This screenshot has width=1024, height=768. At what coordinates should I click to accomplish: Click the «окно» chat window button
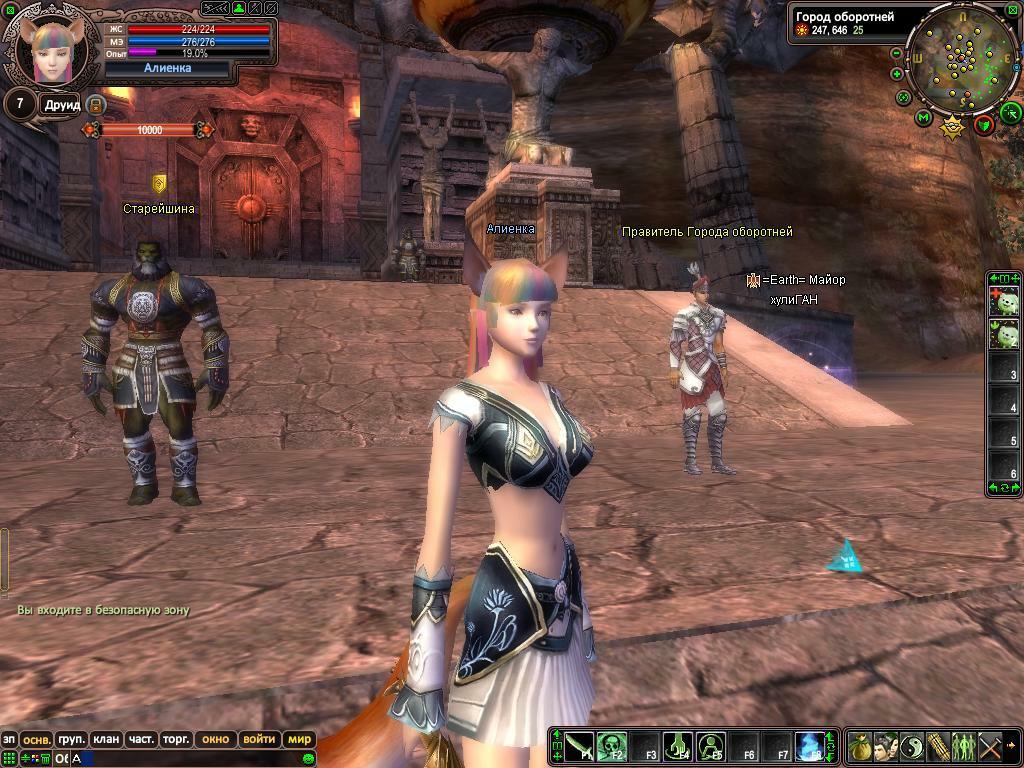tap(215, 740)
